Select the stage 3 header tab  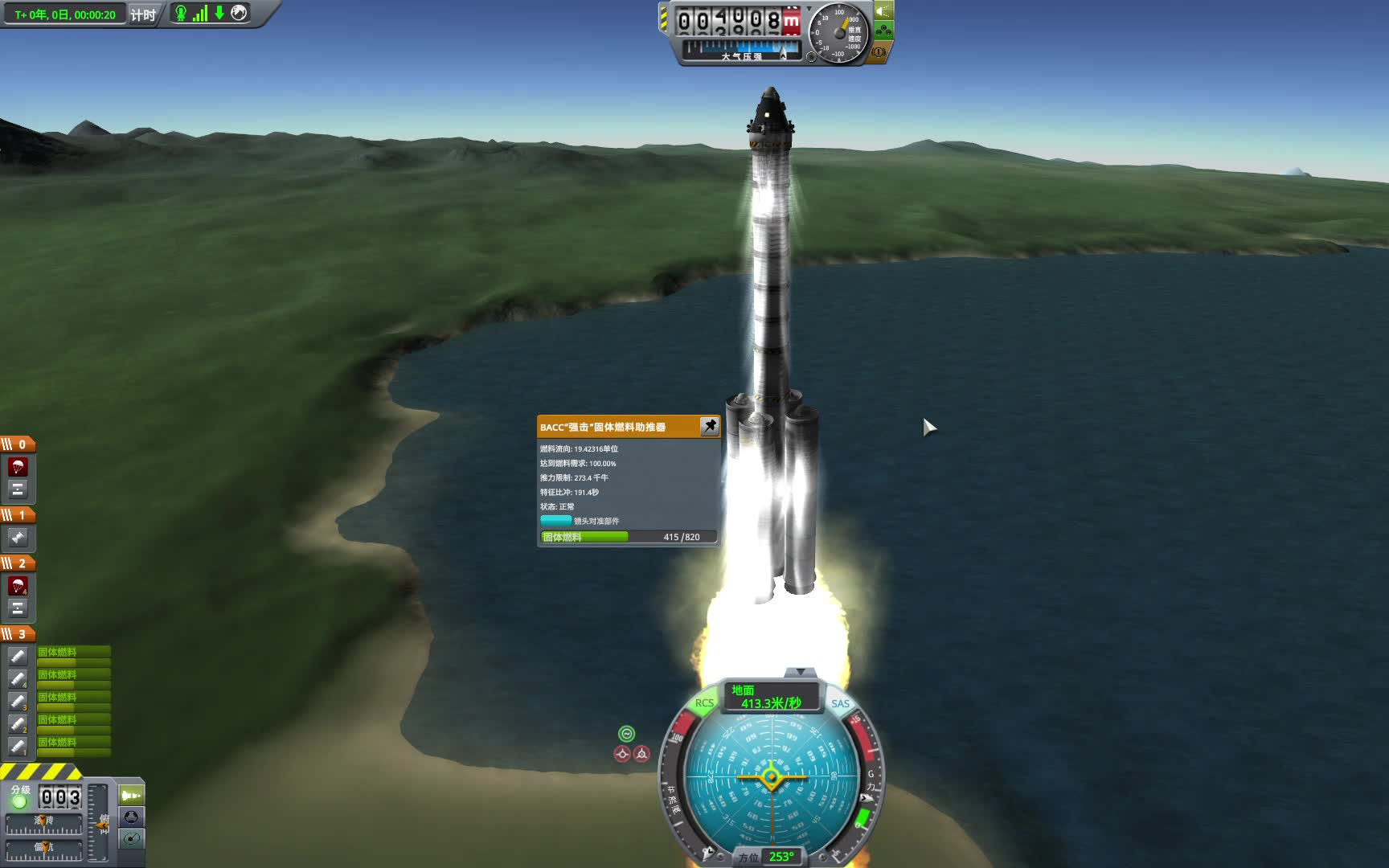click(18, 634)
